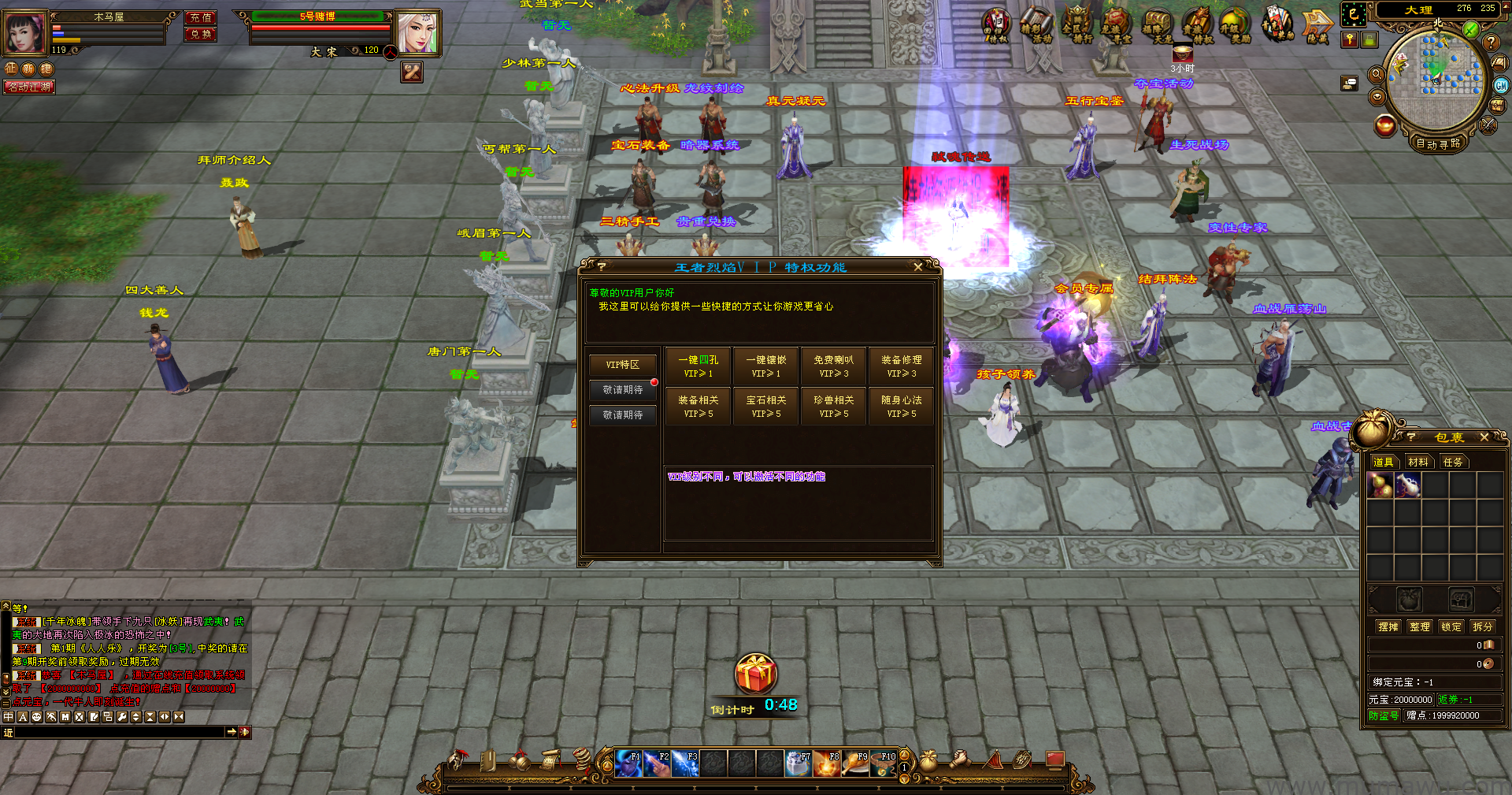The width and height of the screenshot is (1512, 795).
Task: Select the 随身心法 VIP function
Action: (x=901, y=407)
